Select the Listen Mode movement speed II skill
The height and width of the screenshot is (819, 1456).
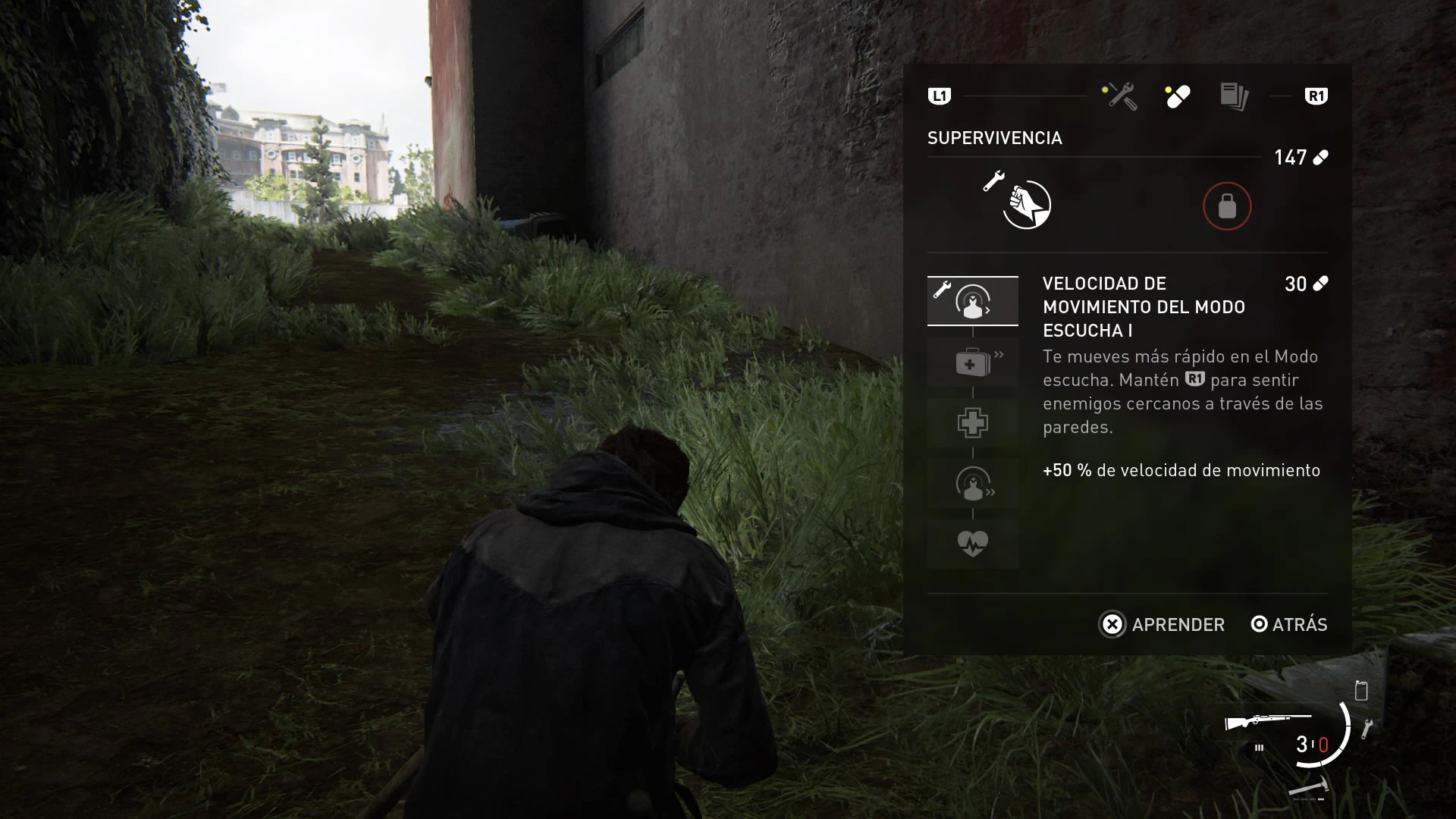click(x=972, y=484)
